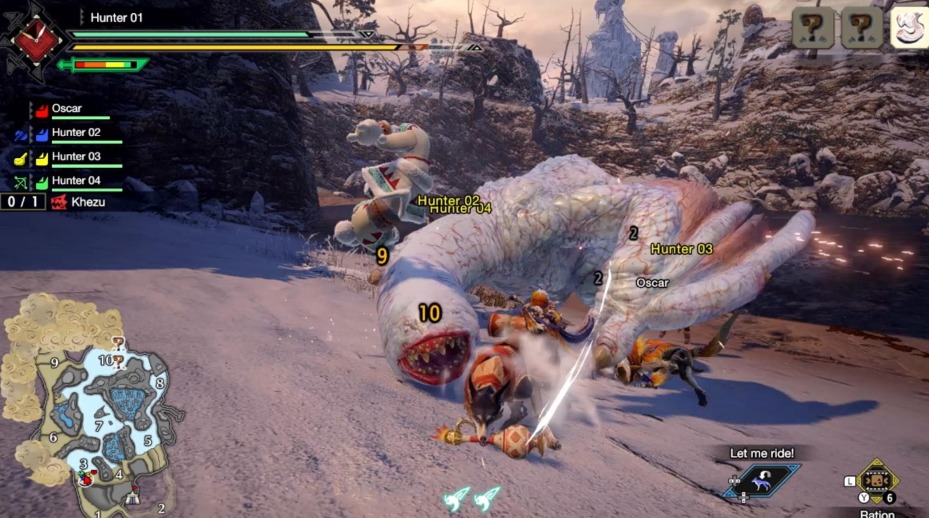Select Oscar in the party list
929x518 pixels.
click(67, 109)
